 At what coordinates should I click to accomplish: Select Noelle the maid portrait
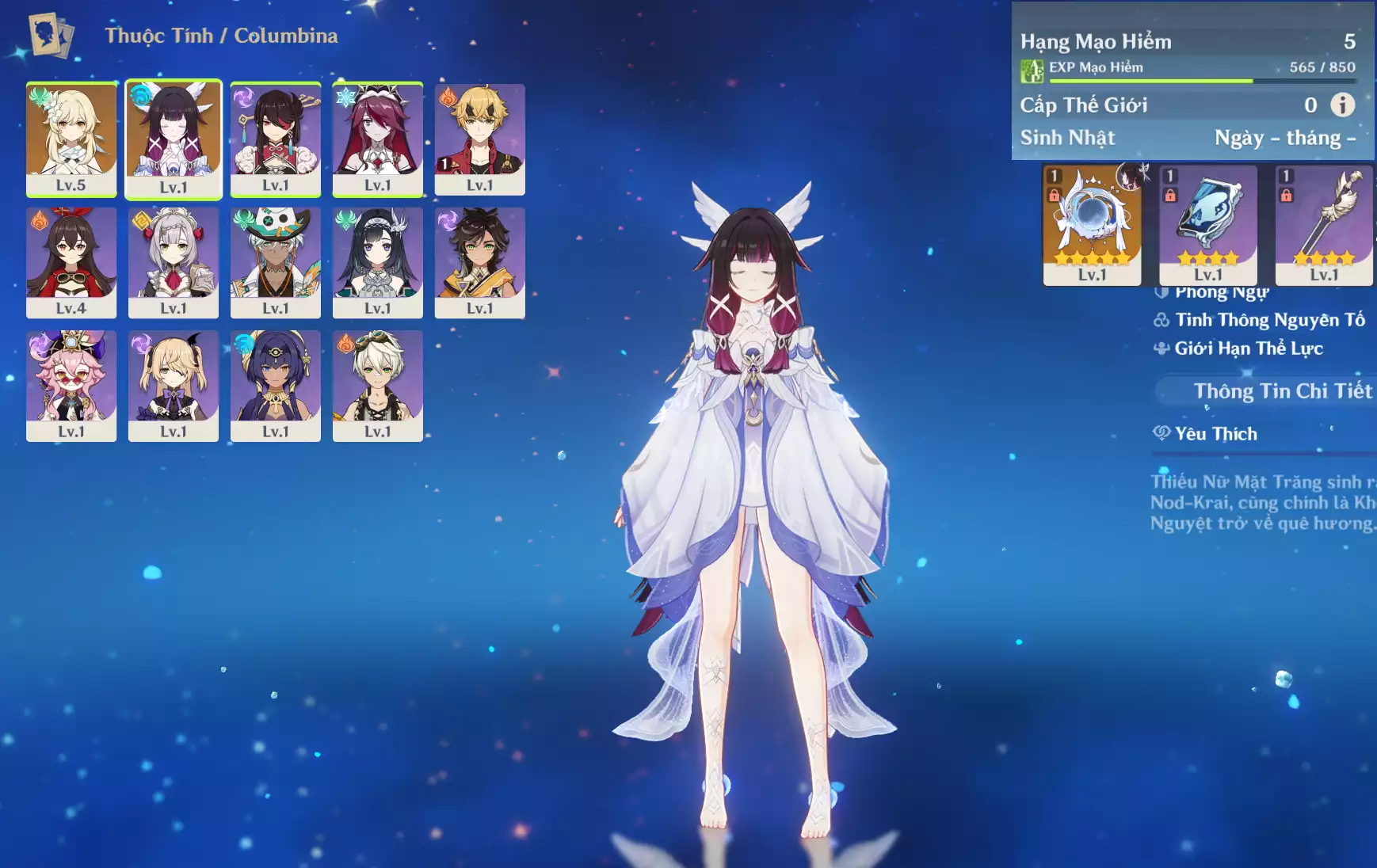[174, 262]
